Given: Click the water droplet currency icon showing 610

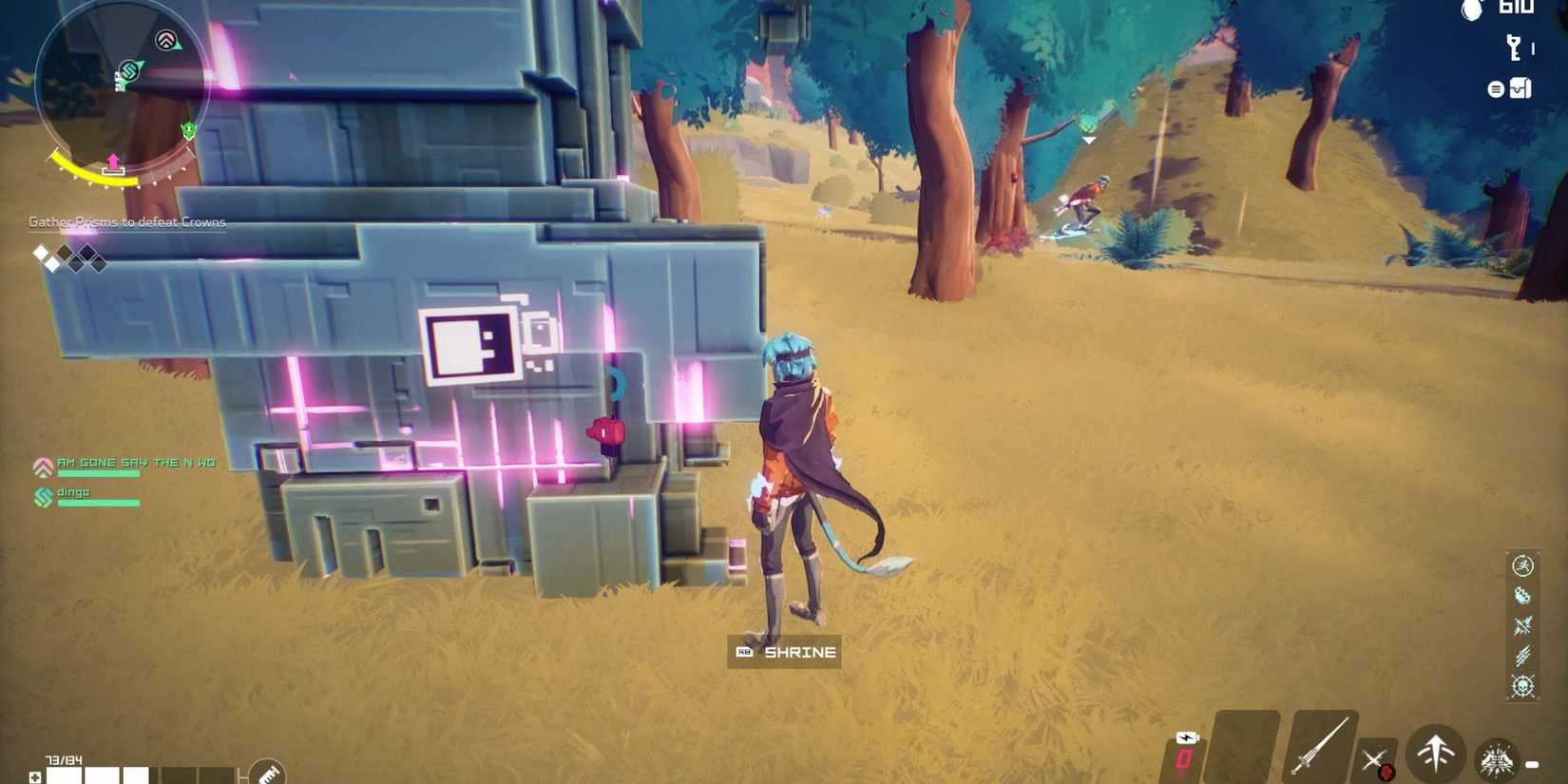Looking at the screenshot, I should pos(1471,12).
